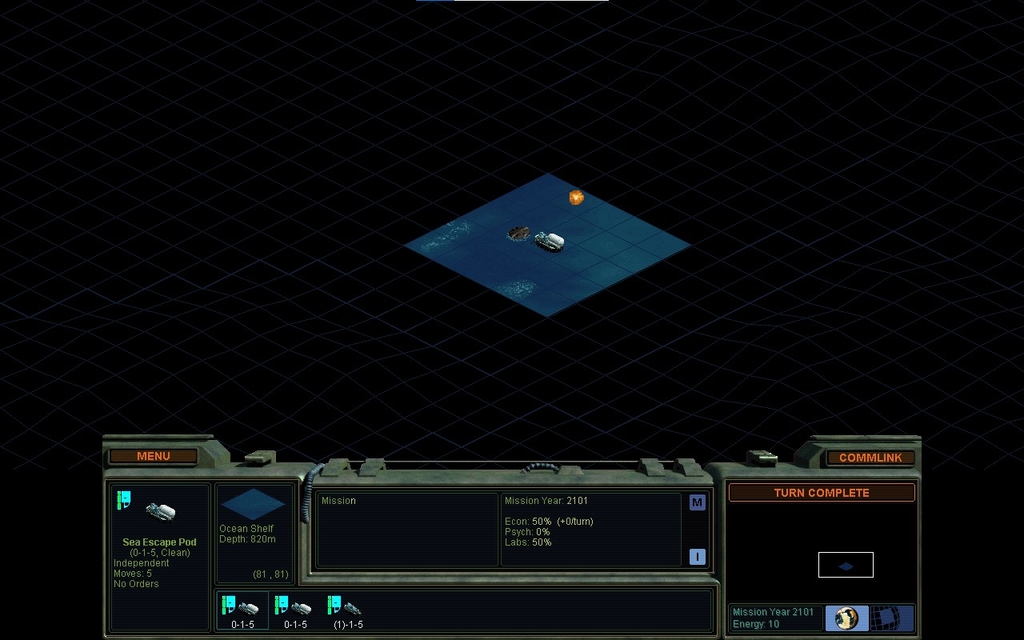Select the first 0-1-5 unit in stack
This screenshot has width=1024, height=640.
click(242, 610)
